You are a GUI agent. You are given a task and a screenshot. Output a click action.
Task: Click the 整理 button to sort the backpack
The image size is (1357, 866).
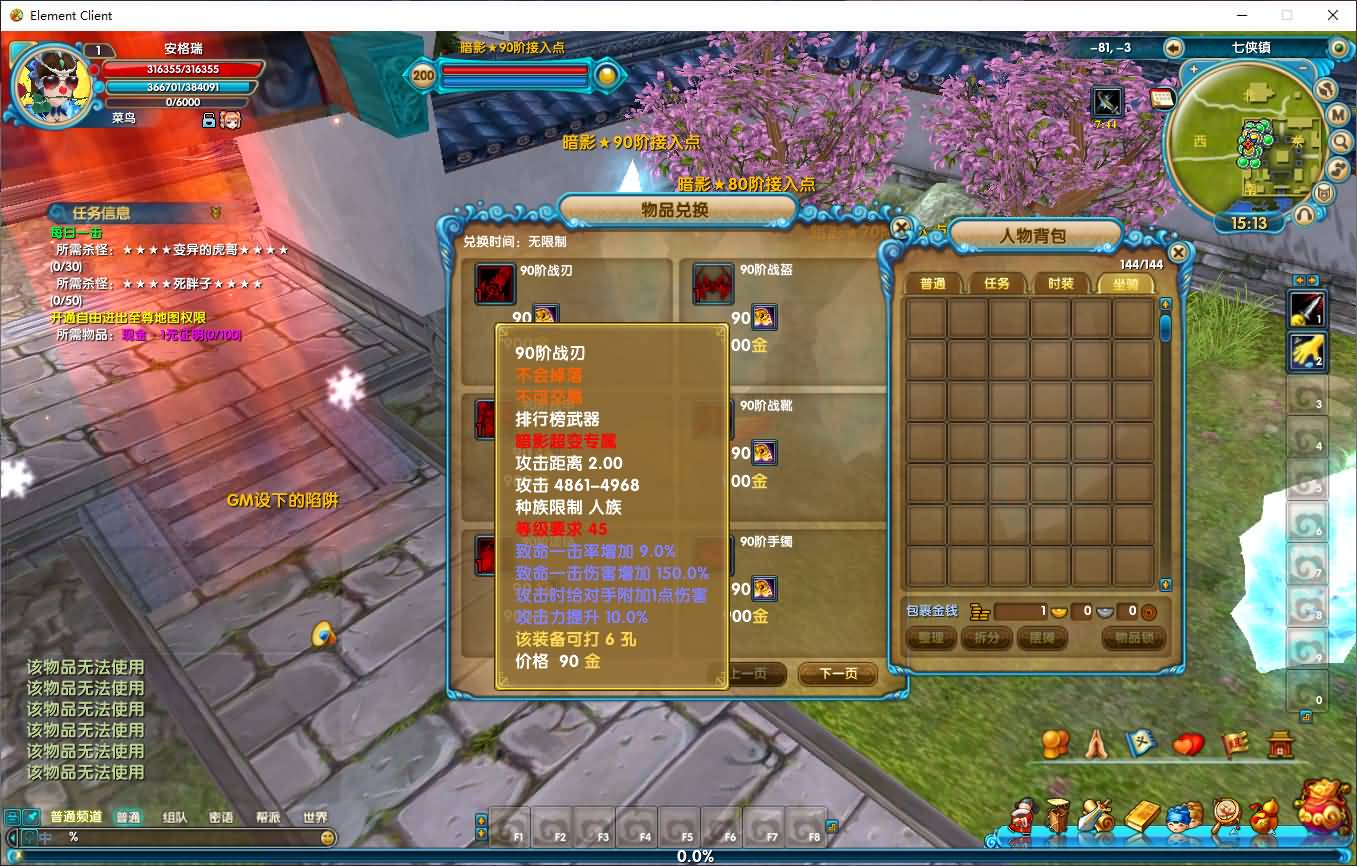pyautogui.click(x=931, y=638)
